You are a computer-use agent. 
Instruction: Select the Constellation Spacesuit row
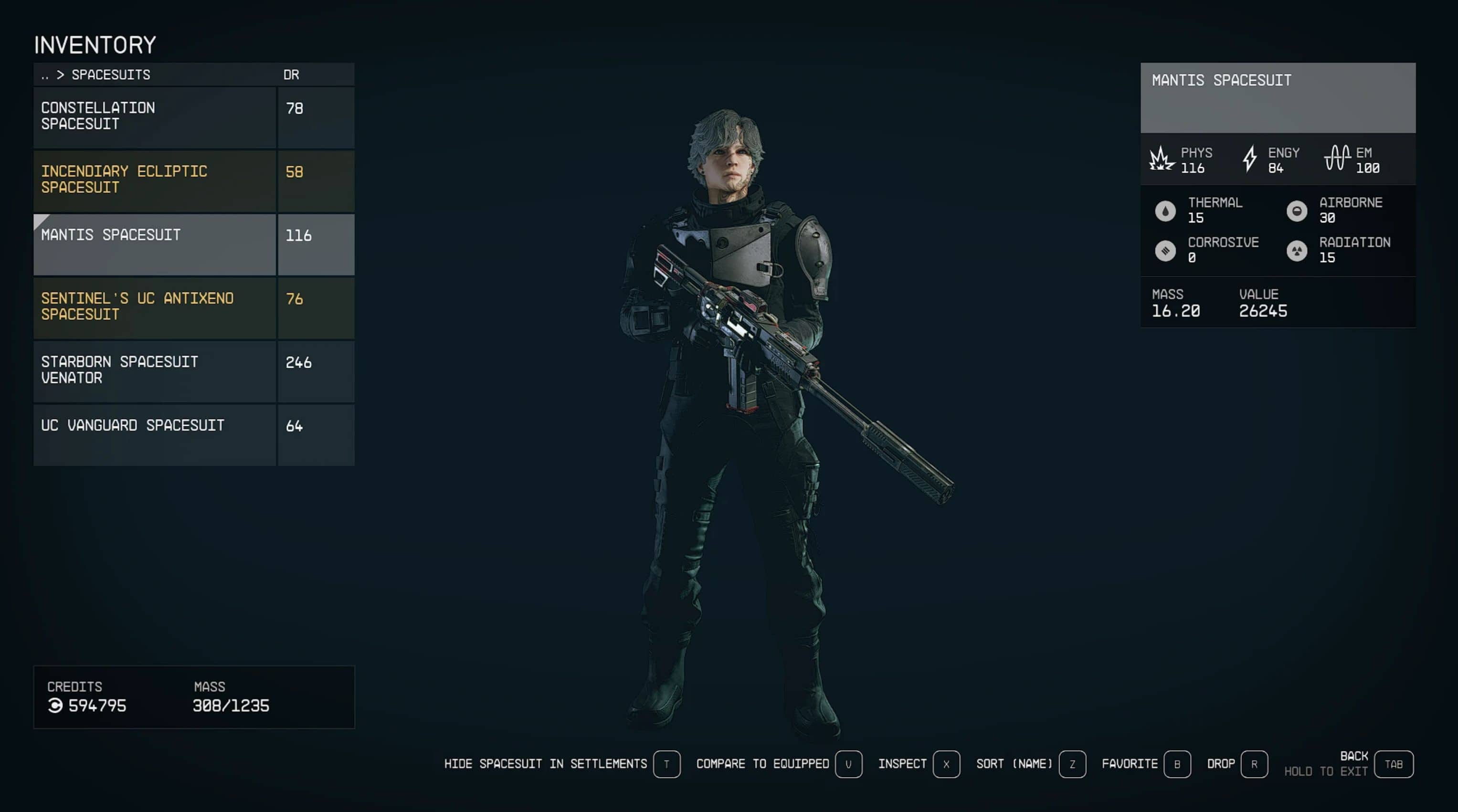point(154,116)
